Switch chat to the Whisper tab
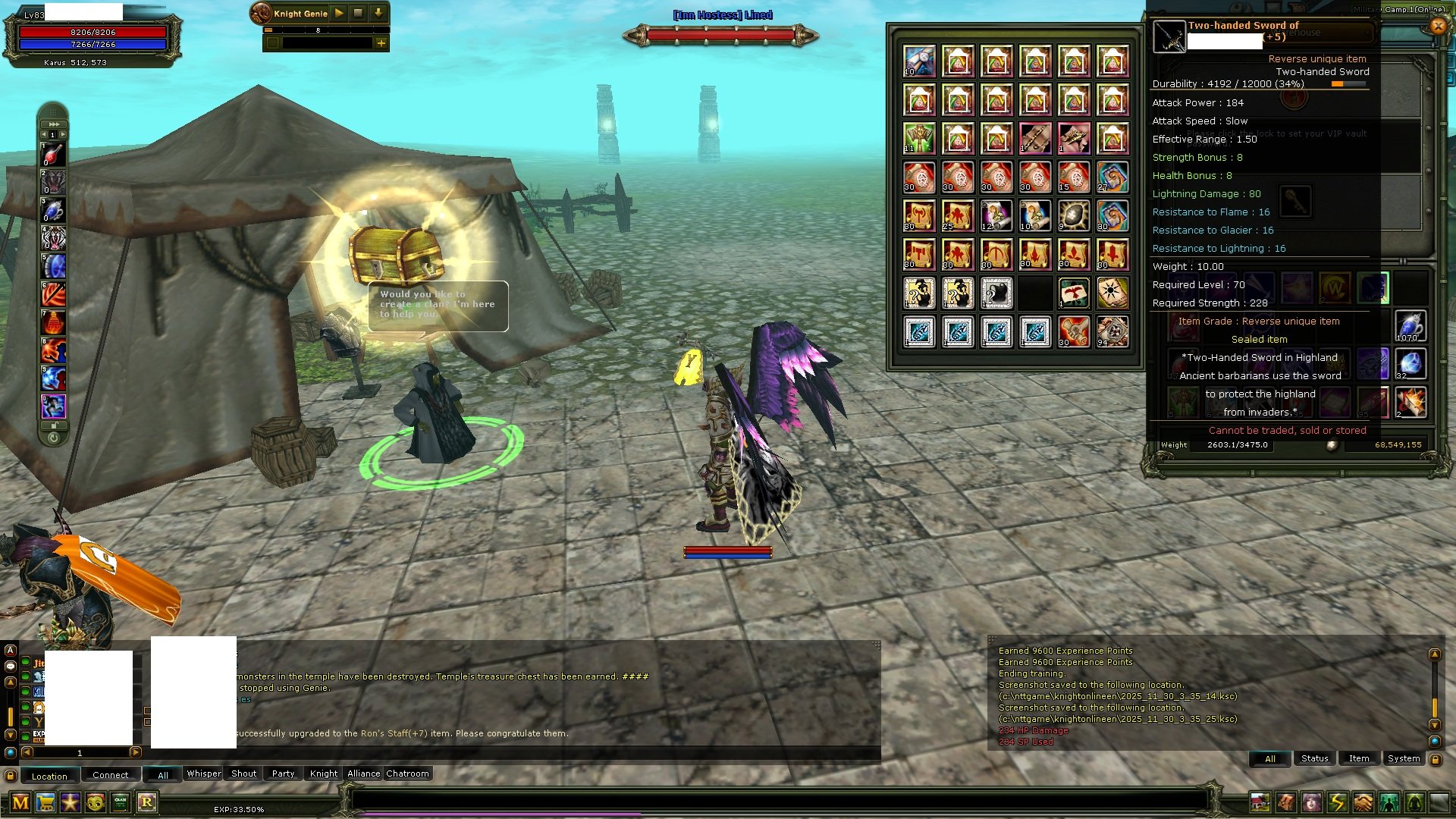 click(203, 773)
